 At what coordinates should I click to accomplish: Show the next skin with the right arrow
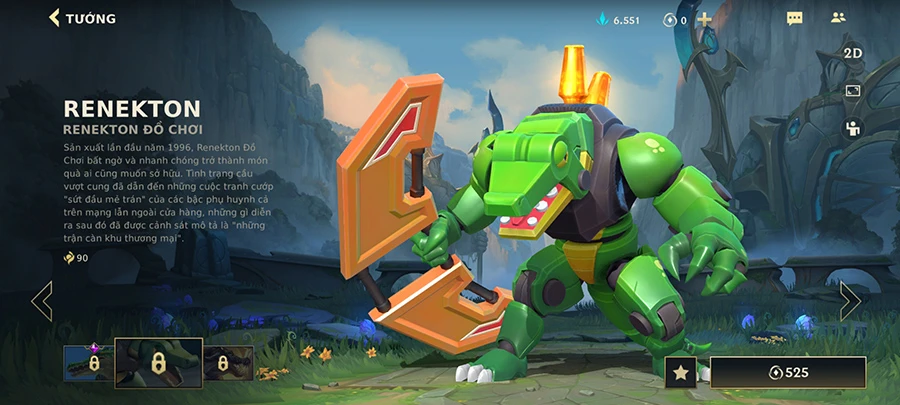(849, 300)
